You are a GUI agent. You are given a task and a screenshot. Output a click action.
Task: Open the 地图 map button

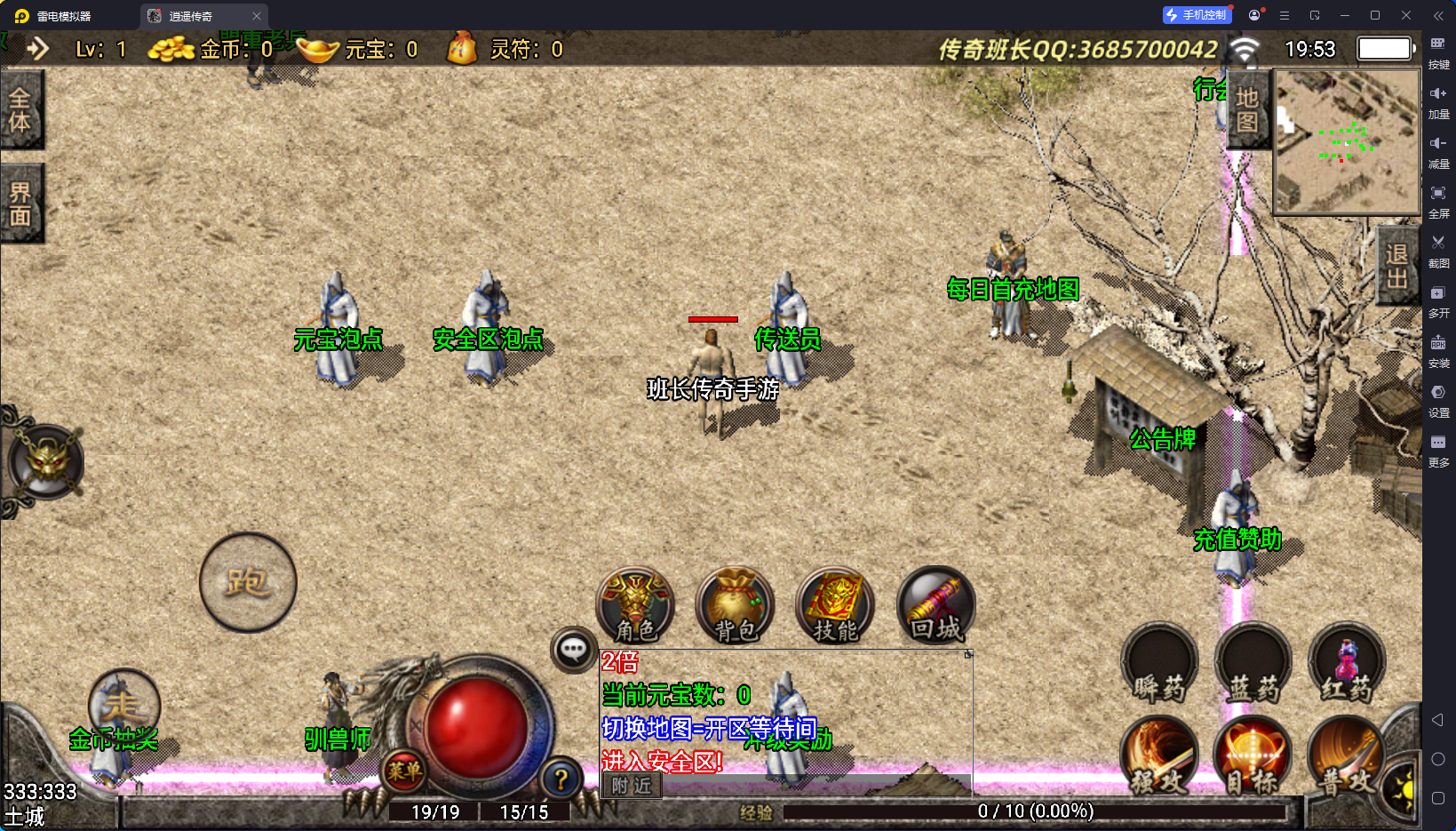[1247, 110]
